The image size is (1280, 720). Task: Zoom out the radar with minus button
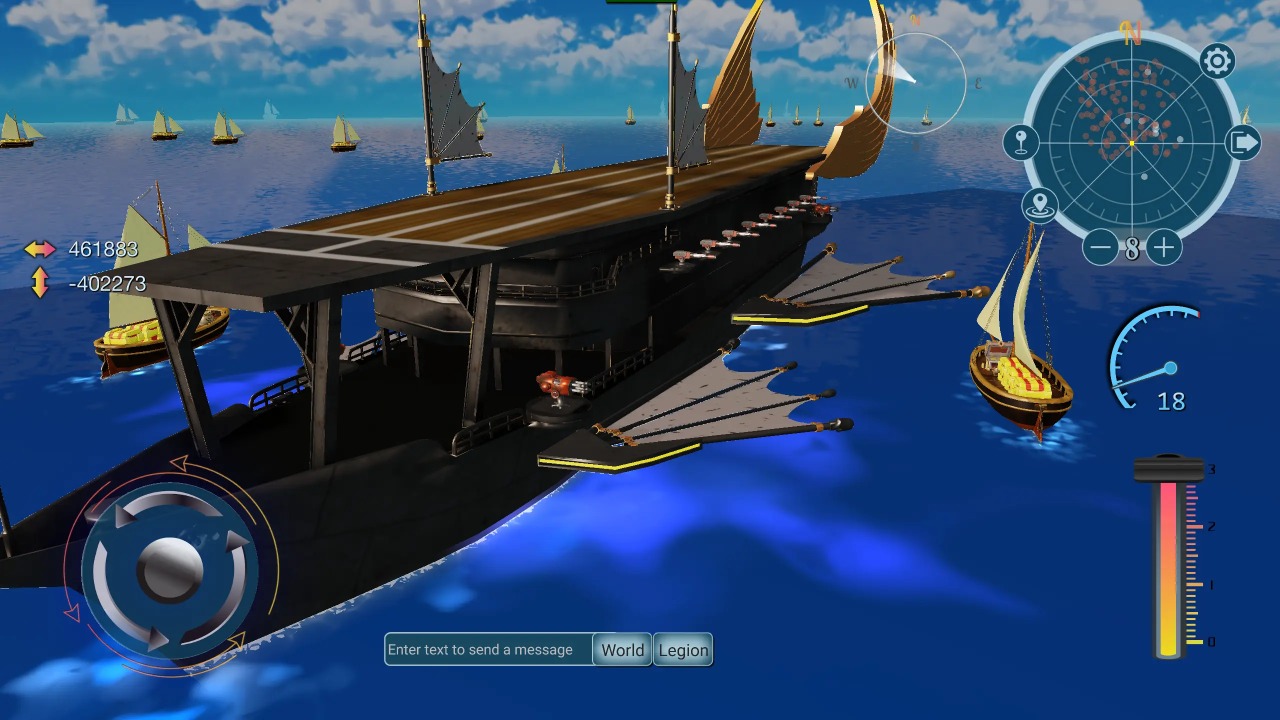(1100, 247)
